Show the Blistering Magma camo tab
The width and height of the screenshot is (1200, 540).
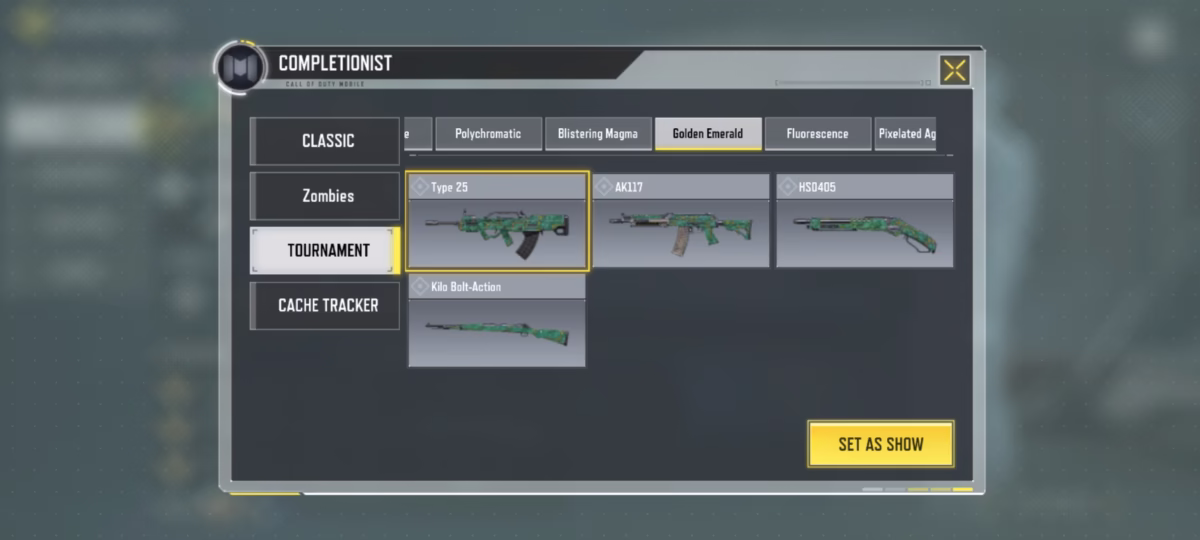pos(598,134)
